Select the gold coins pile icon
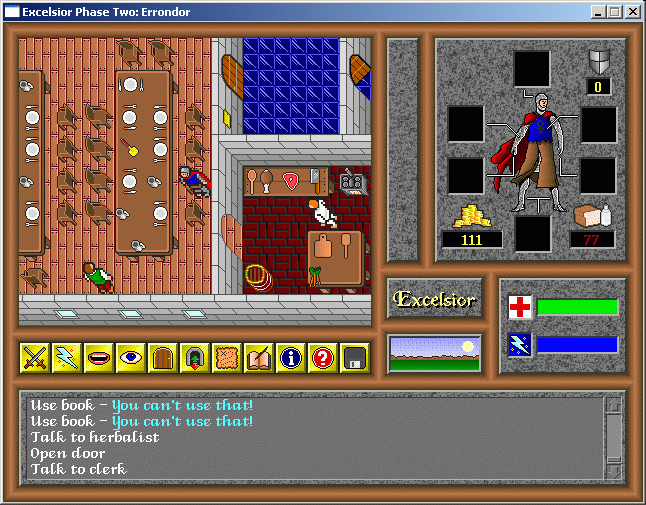This screenshot has height=505, width=646. point(472,216)
